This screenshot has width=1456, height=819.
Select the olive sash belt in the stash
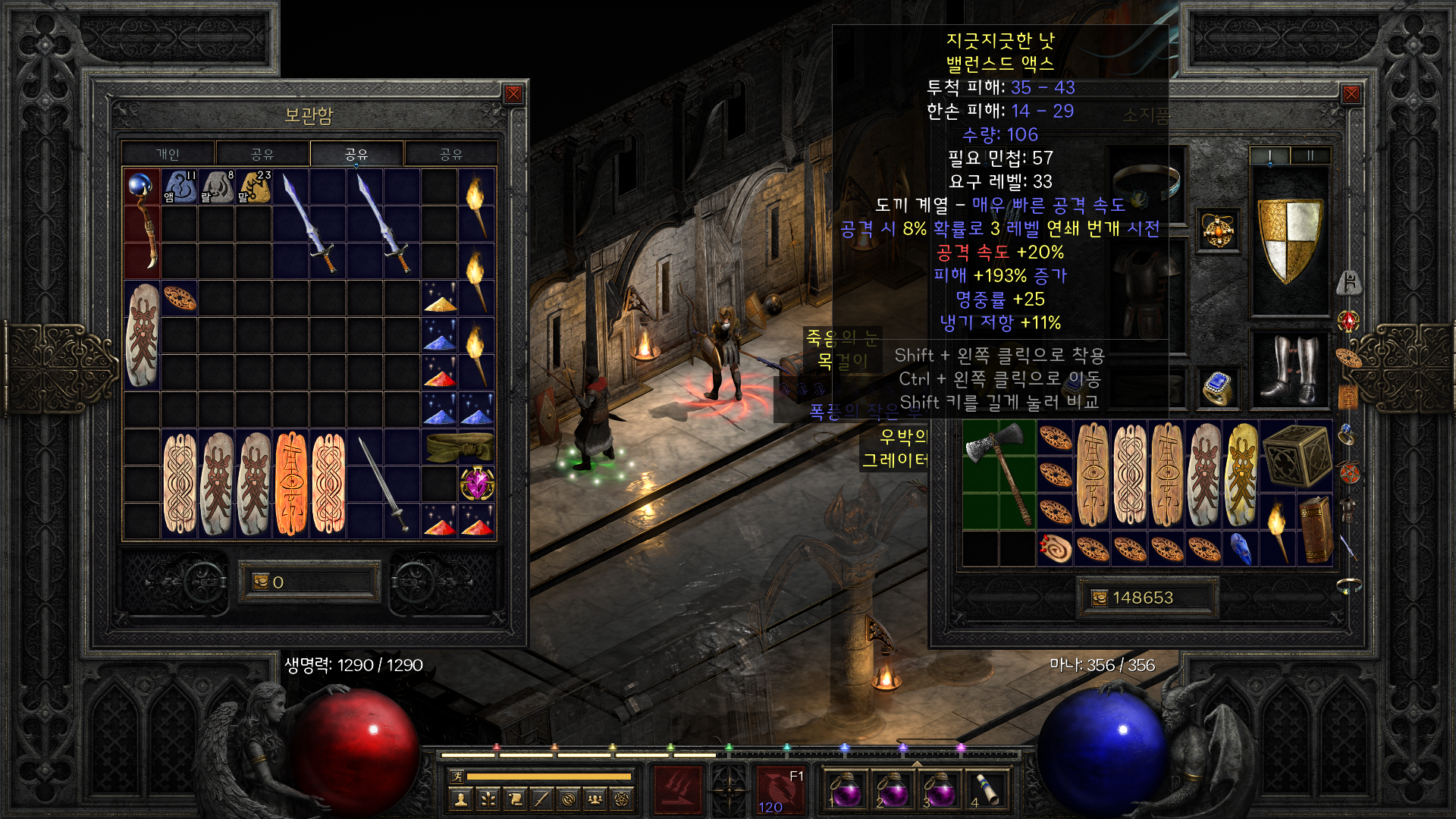pos(459,447)
